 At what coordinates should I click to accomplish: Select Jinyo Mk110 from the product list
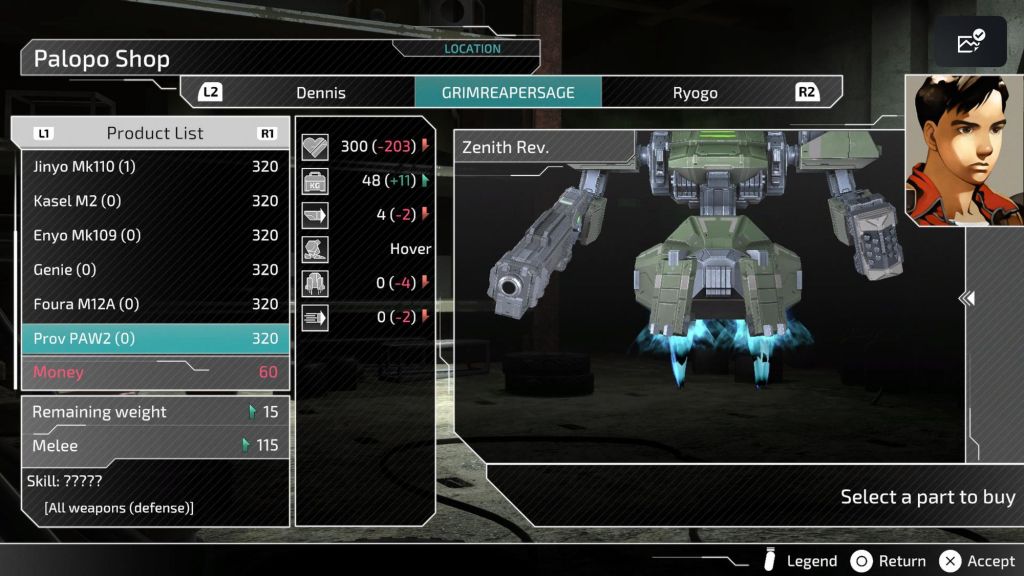pyautogui.click(x=155, y=167)
